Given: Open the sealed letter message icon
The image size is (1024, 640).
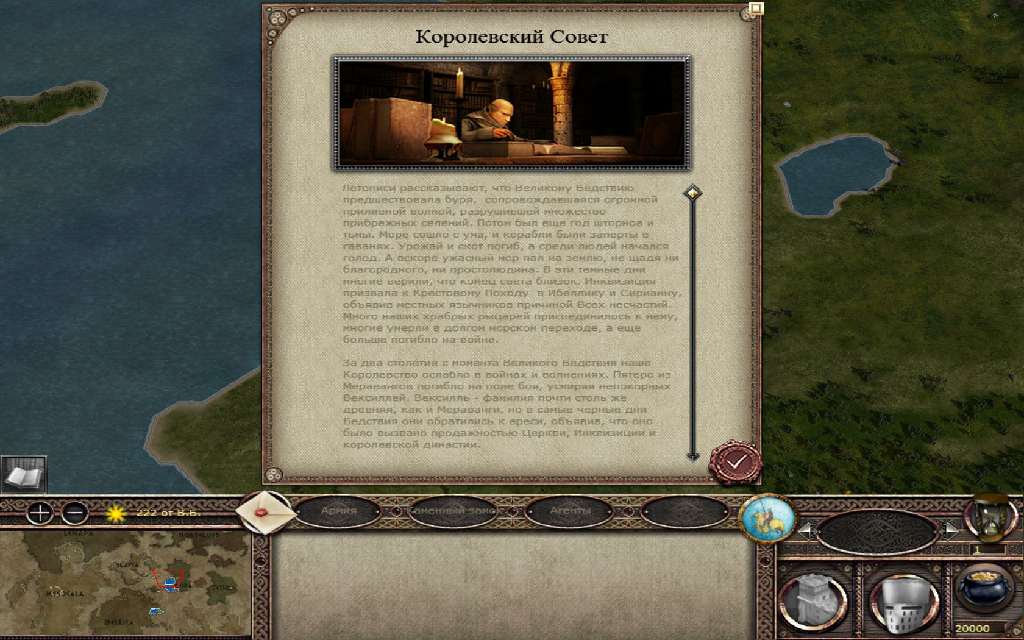Looking at the screenshot, I should (265, 512).
